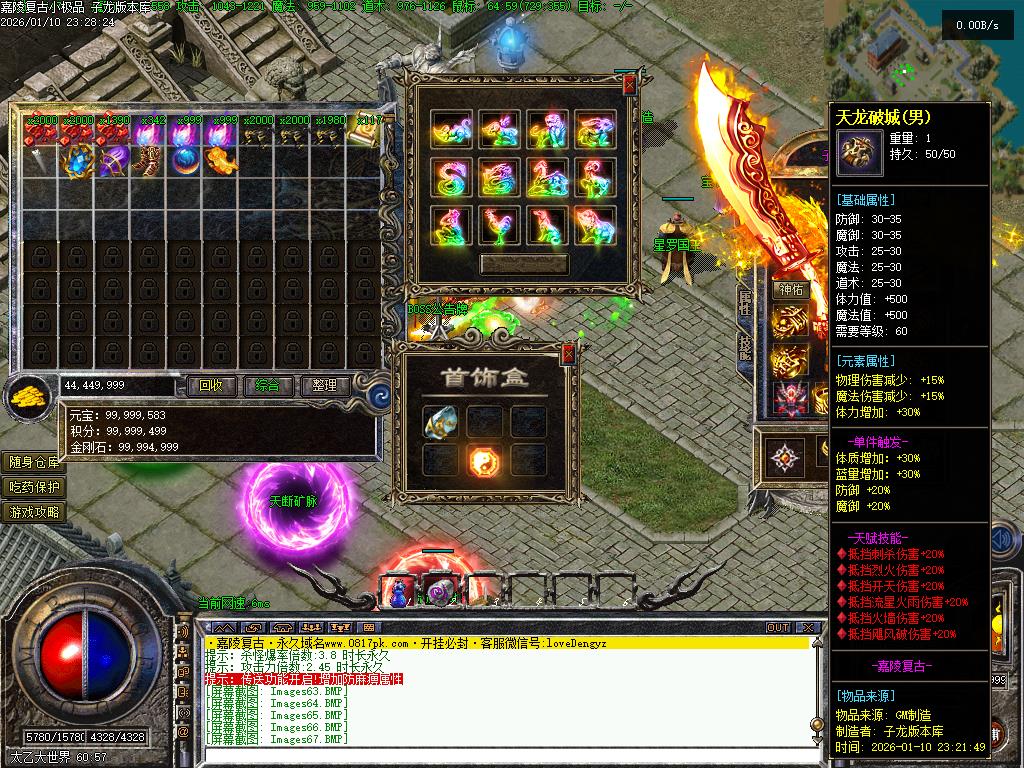Sort the bag with 整理
This screenshot has height=768, width=1024.
click(x=324, y=385)
